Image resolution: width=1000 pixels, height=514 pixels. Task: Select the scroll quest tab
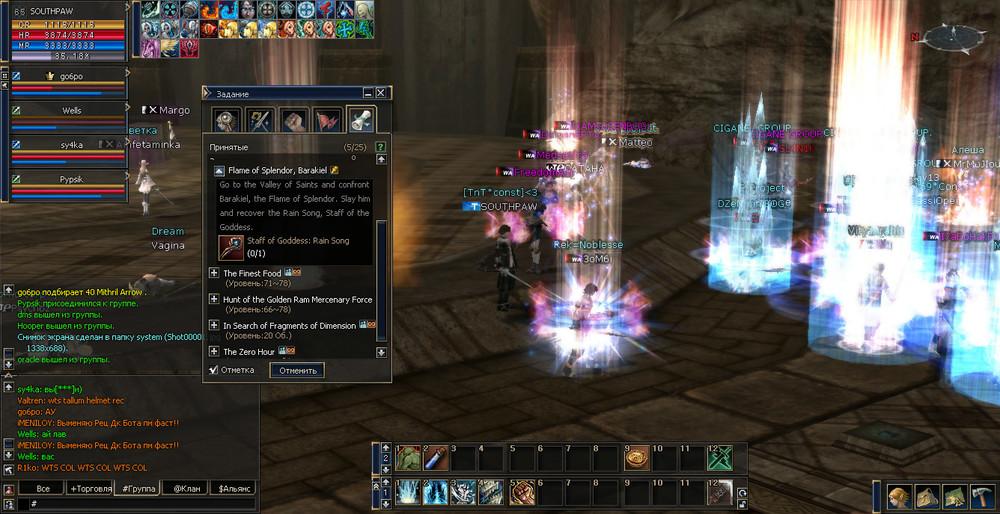[360, 120]
